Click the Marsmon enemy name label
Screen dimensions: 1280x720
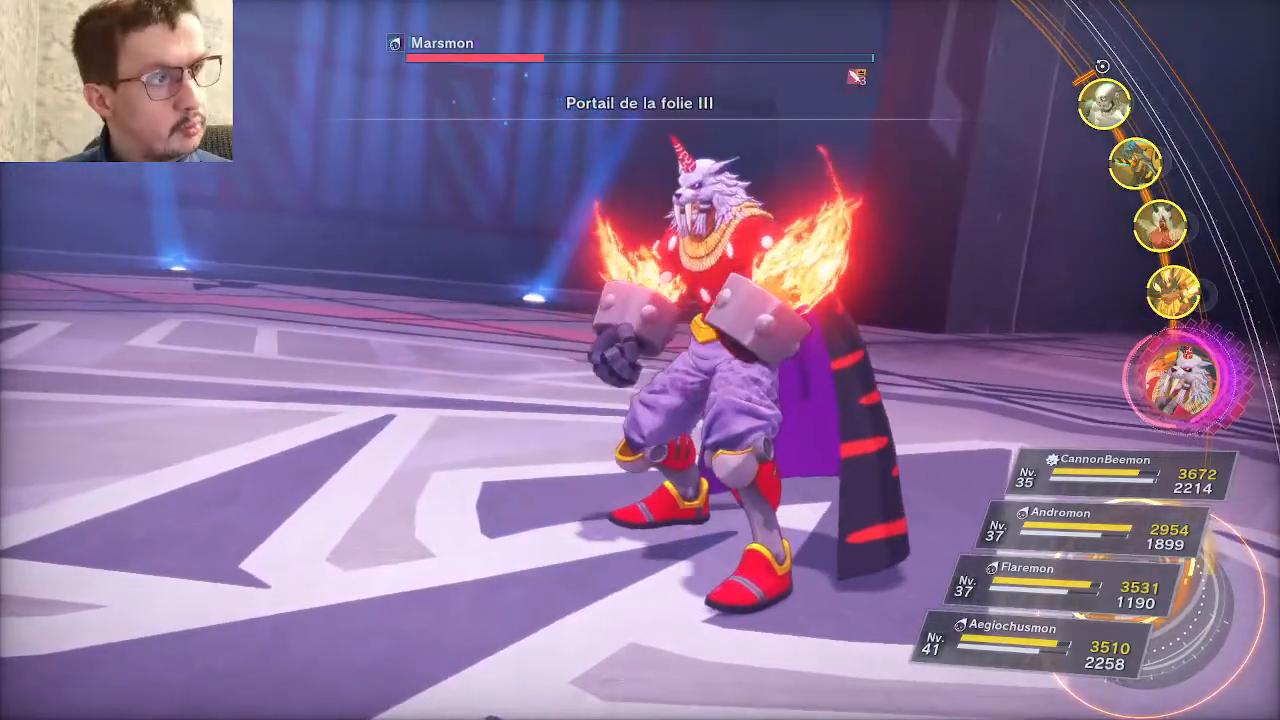point(441,43)
